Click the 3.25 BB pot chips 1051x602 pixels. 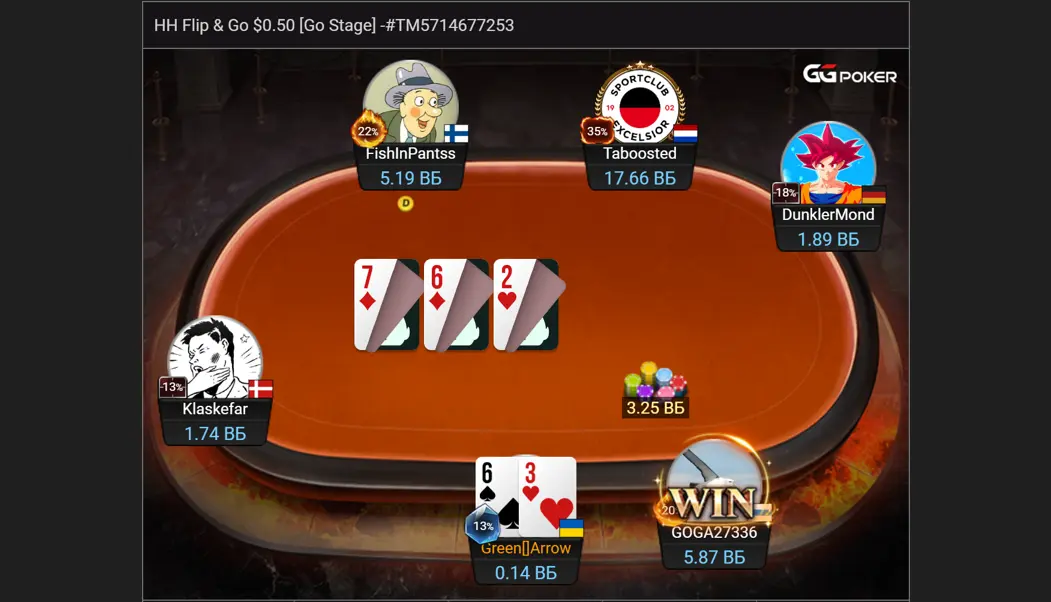(x=655, y=383)
